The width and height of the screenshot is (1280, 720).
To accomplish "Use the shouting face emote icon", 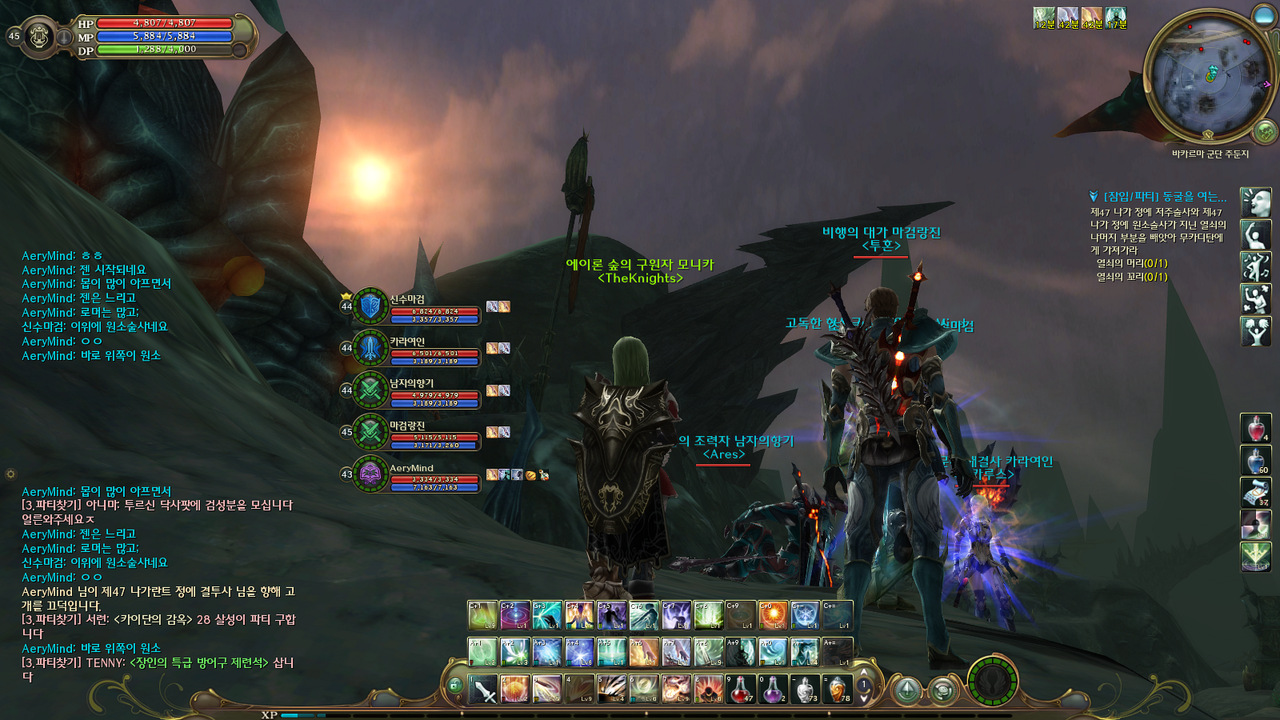I will point(1256,203).
